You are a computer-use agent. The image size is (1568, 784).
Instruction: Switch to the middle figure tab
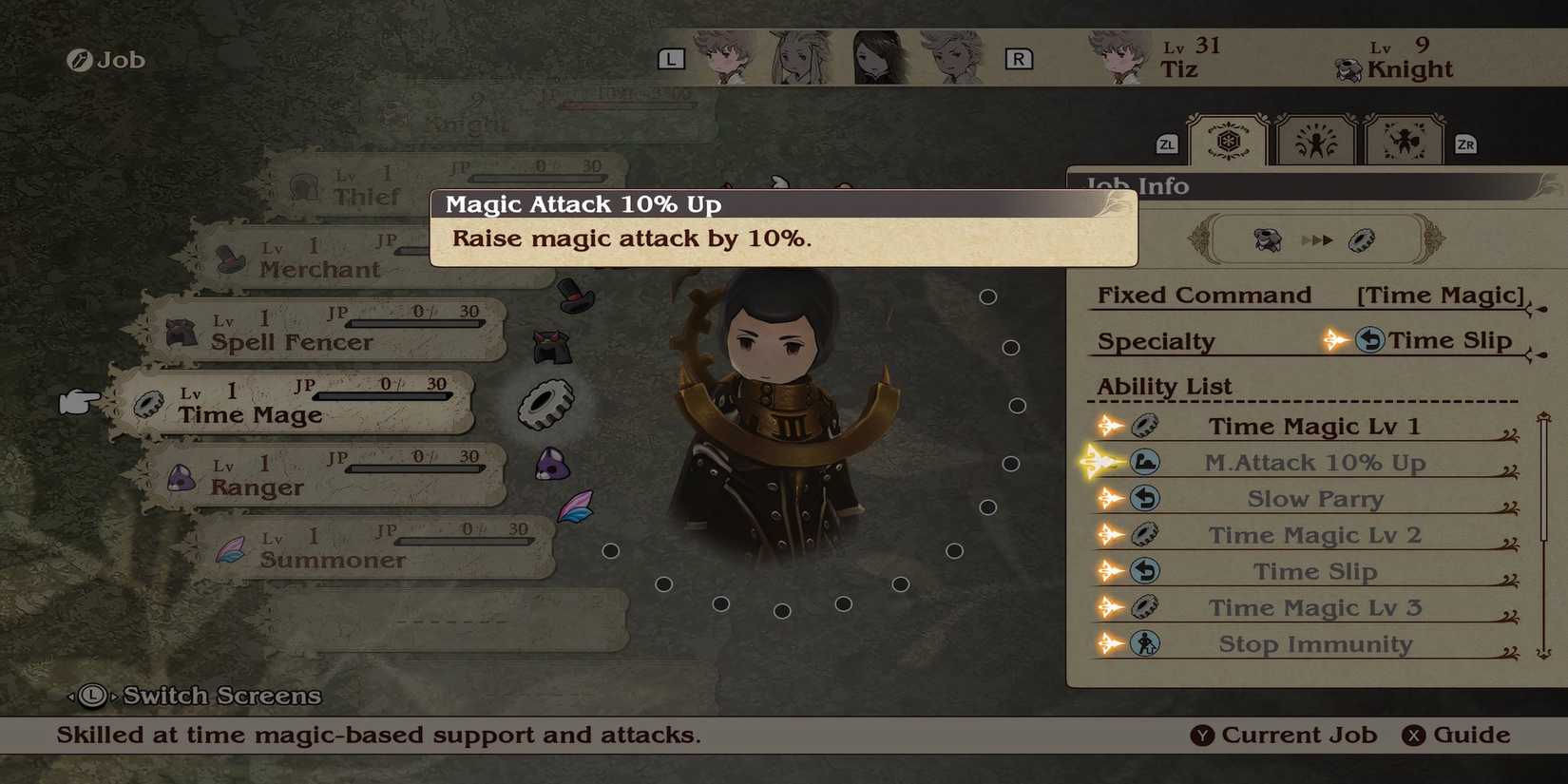pyautogui.click(x=1315, y=143)
